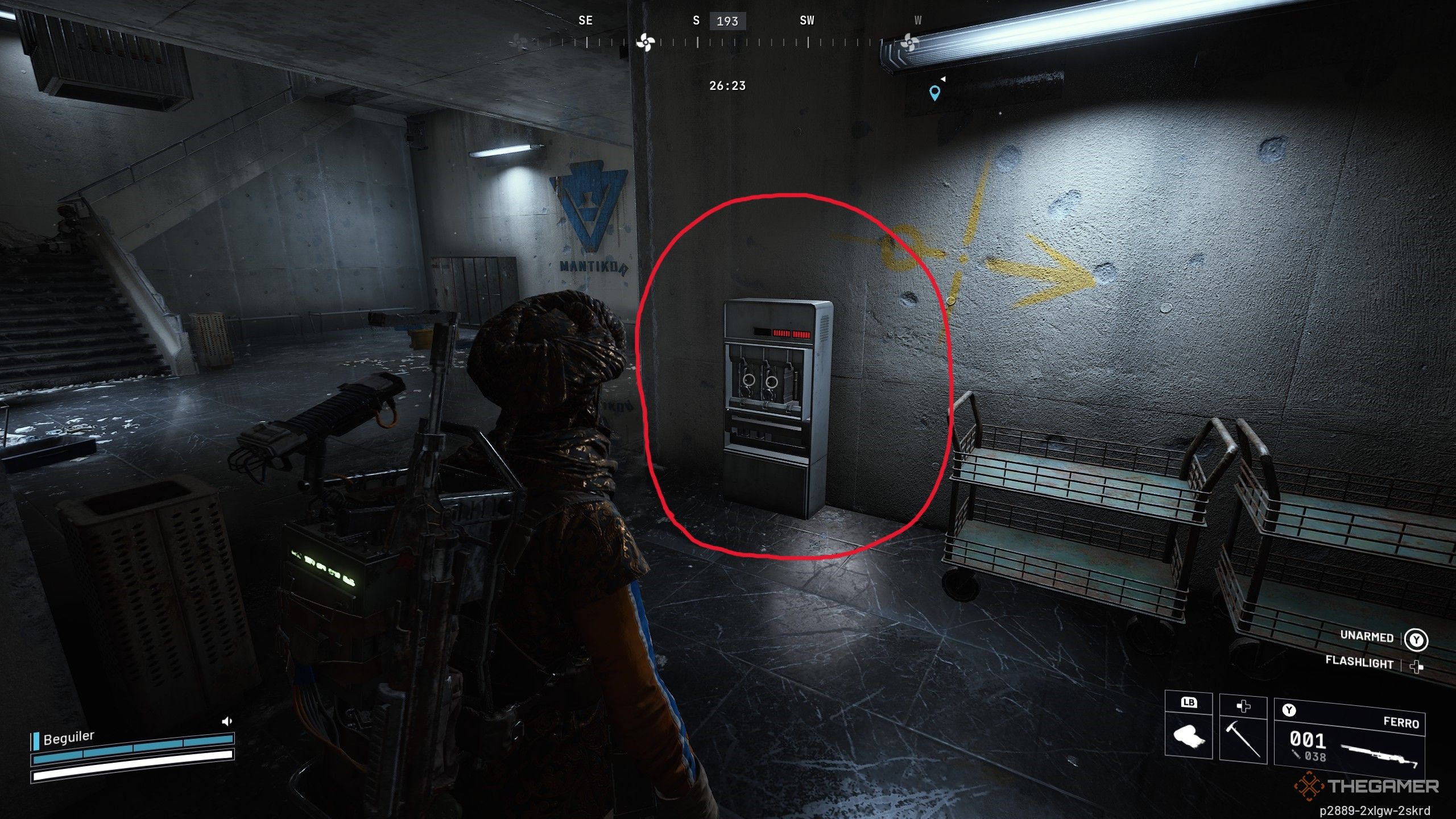Select the S heading marker on the compass
The width and height of the screenshot is (1456, 819).
(697, 20)
